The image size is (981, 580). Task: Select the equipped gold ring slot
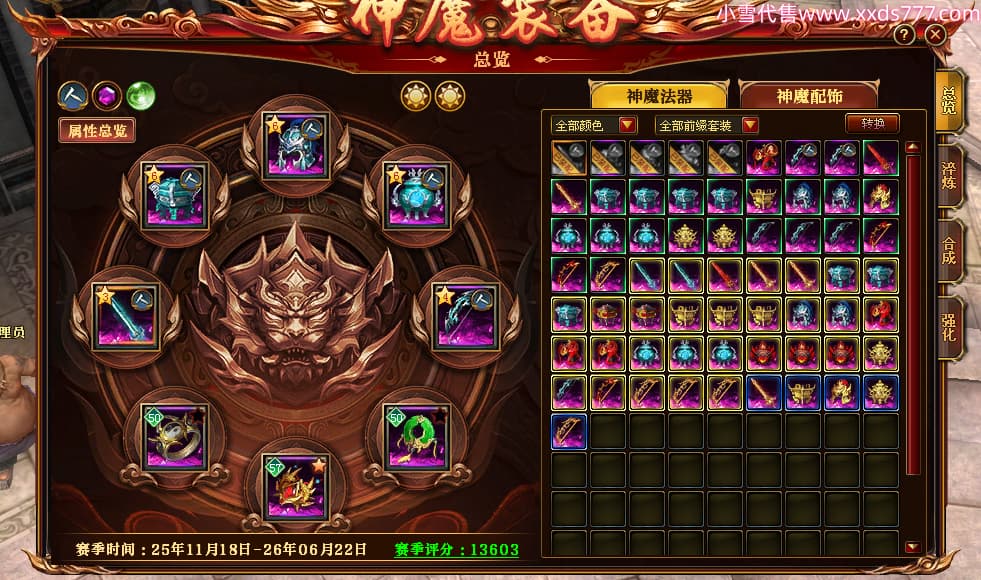[176, 436]
